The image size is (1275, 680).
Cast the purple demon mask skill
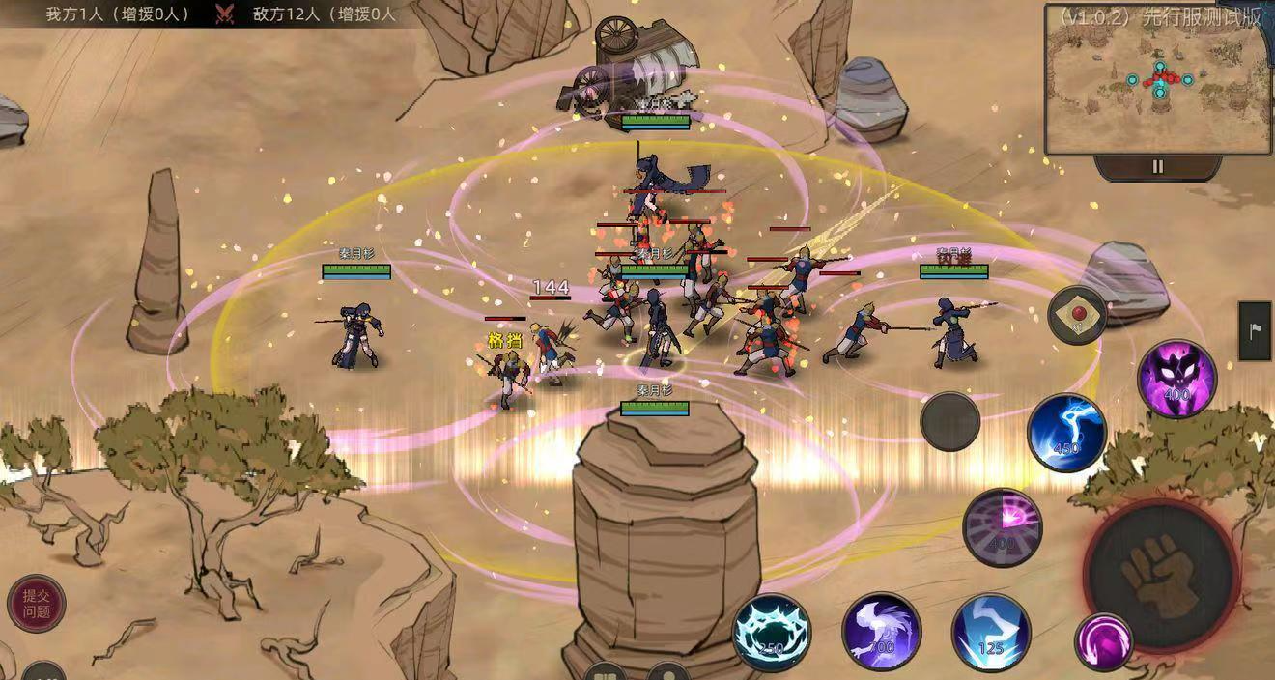[1177, 379]
